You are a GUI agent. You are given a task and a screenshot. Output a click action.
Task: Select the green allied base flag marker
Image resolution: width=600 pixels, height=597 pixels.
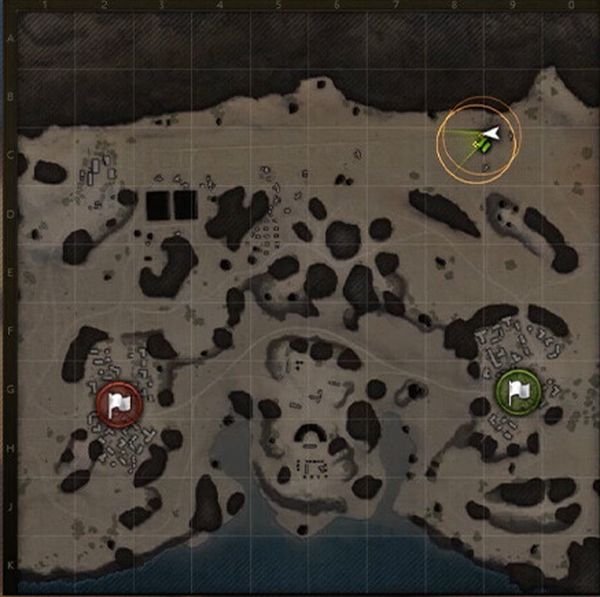517,389
